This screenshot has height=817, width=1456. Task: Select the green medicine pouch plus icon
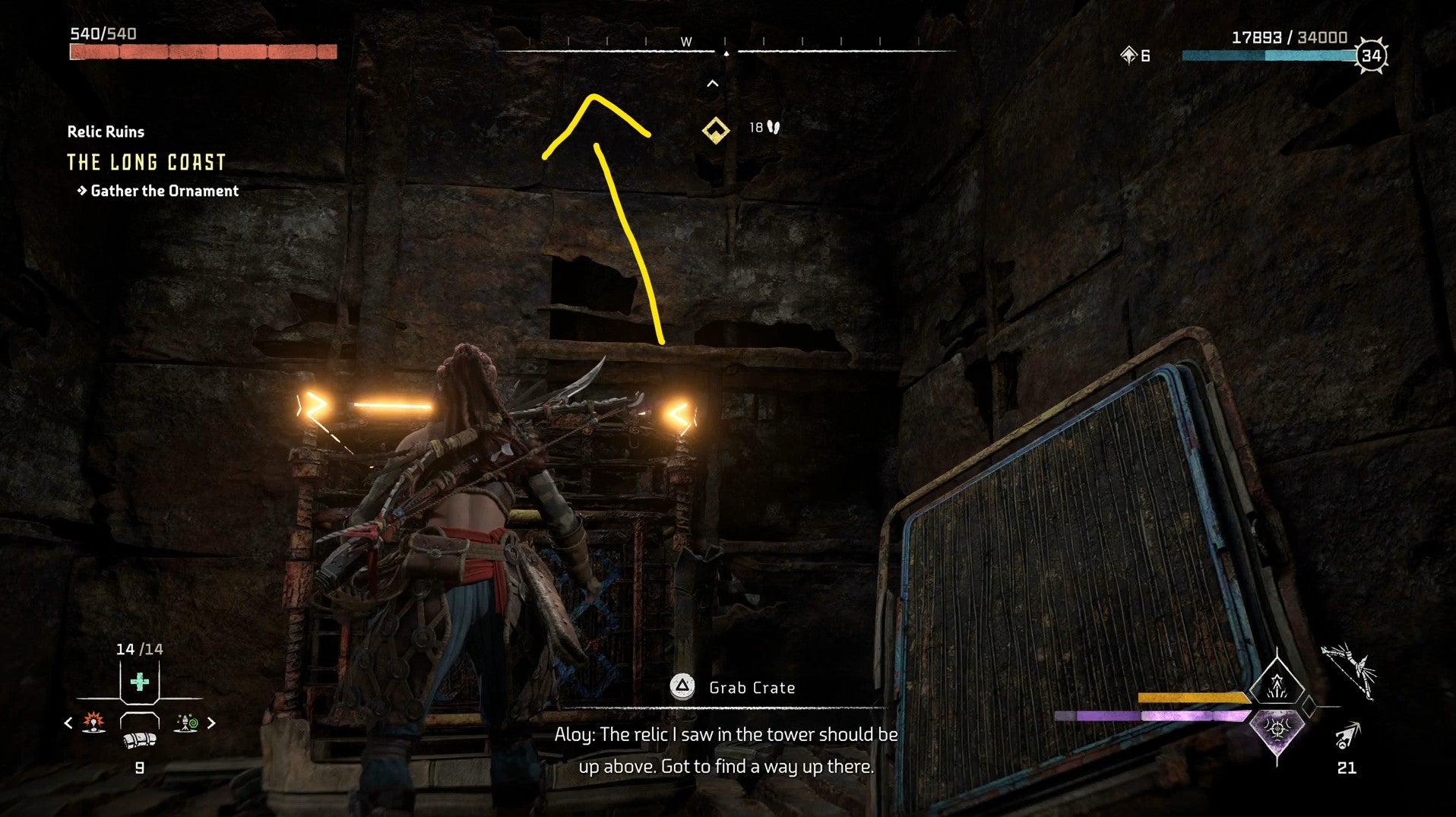point(139,680)
